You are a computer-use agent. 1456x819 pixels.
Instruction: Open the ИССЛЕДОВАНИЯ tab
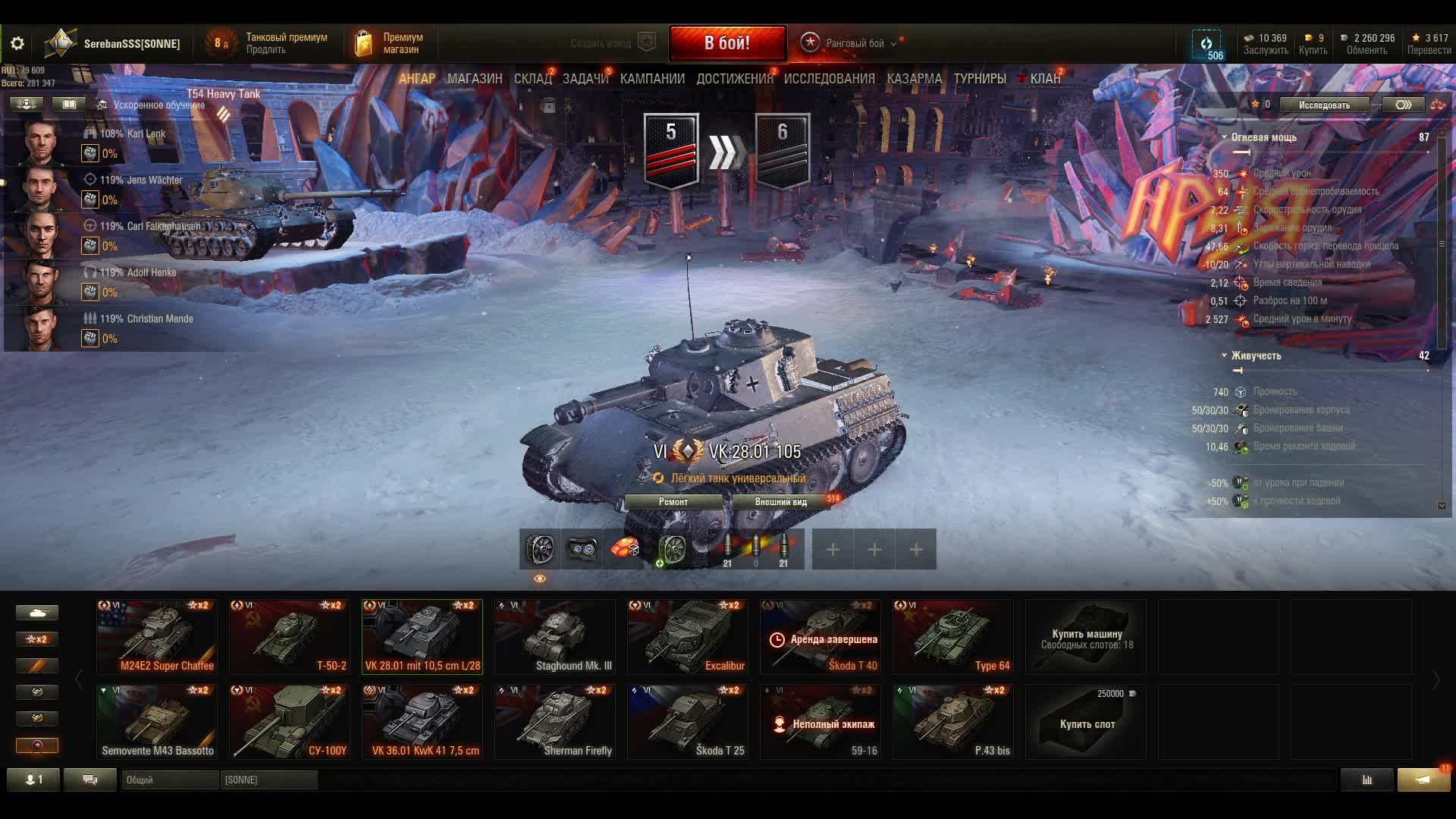point(829,79)
